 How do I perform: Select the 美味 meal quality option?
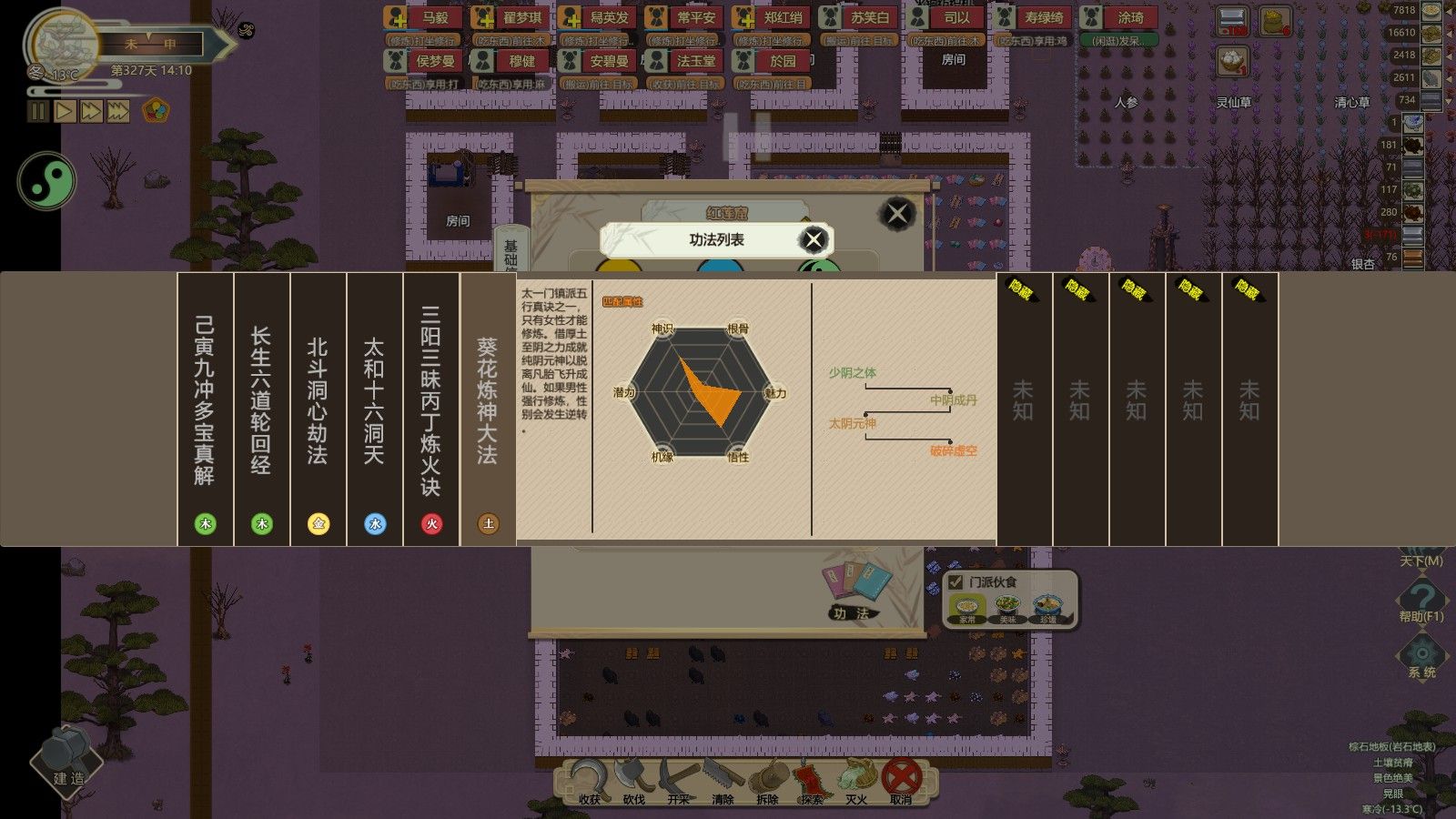pos(1006,603)
